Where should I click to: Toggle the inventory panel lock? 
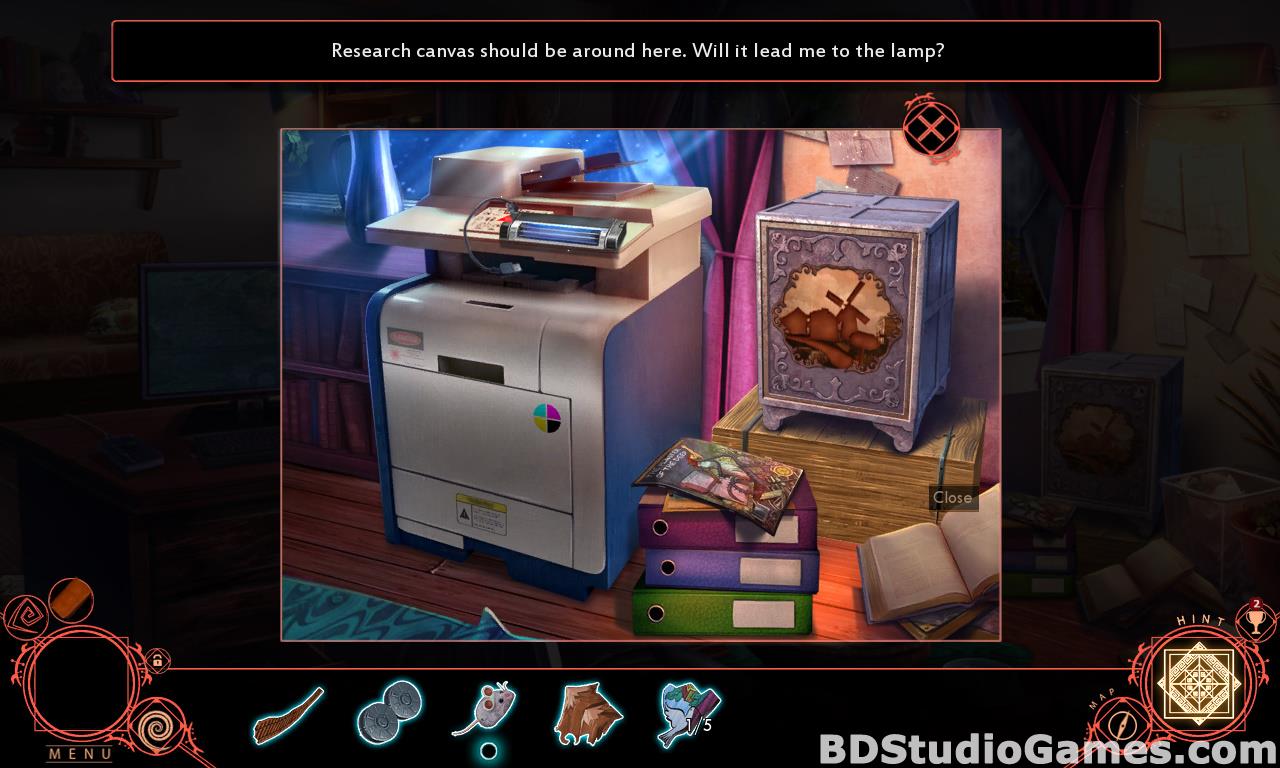tap(157, 661)
